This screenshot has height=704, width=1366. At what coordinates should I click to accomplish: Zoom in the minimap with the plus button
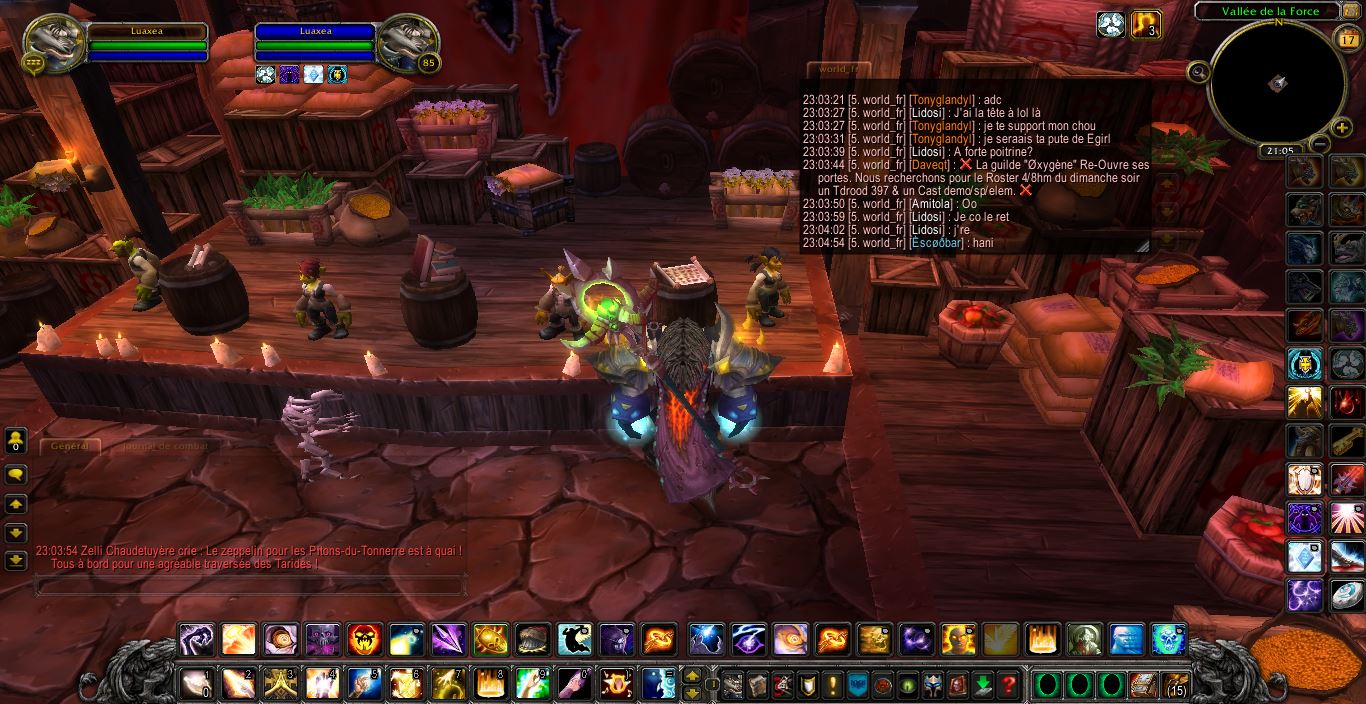(x=1342, y=127)
